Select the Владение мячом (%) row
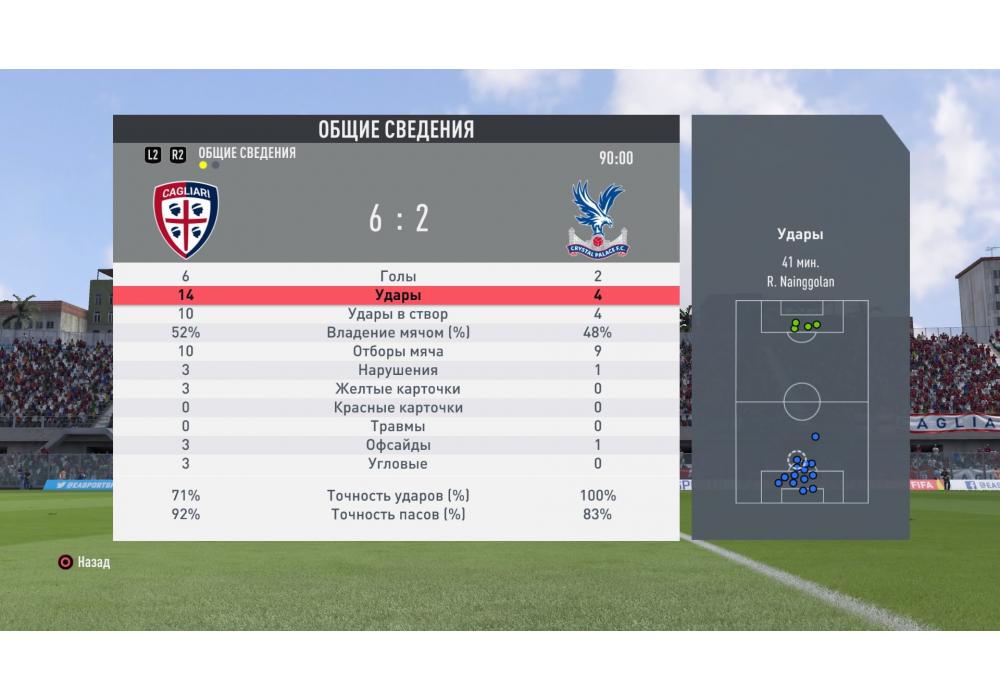This screenshot has height=700, width=1000. (x=397, y=333)
